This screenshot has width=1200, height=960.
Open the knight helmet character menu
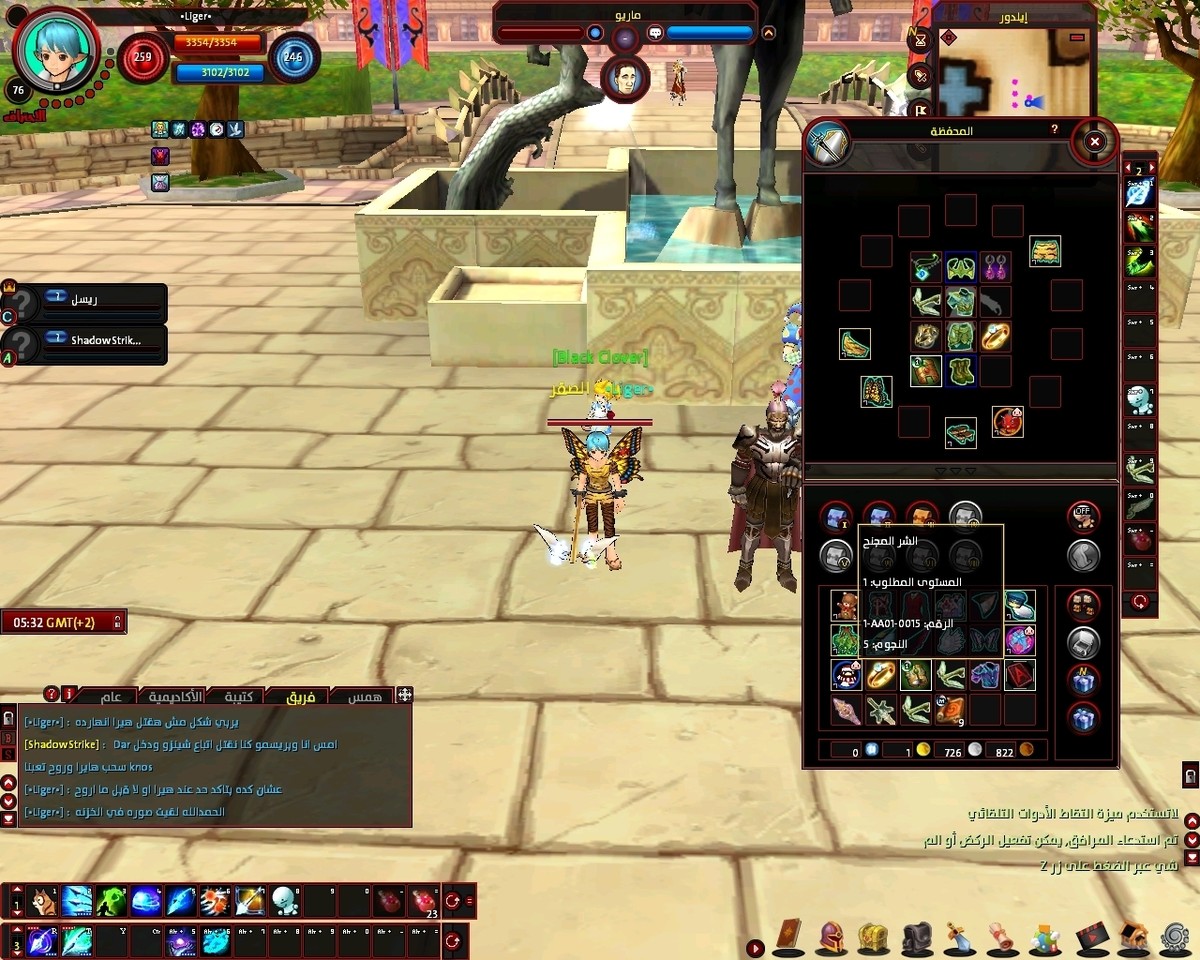click(x=831, y=936)
